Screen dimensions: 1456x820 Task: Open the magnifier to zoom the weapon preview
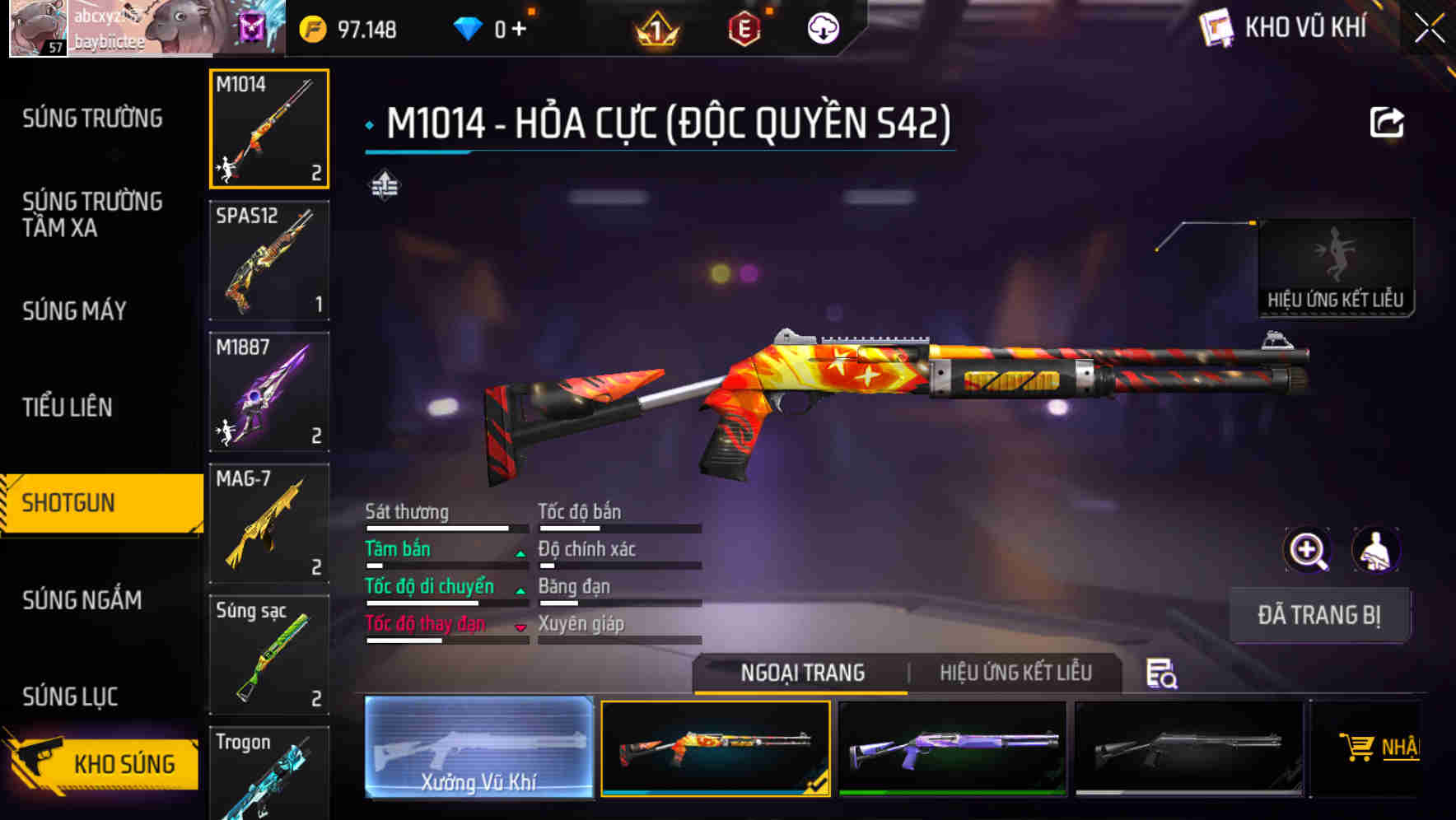[1309, 550]
